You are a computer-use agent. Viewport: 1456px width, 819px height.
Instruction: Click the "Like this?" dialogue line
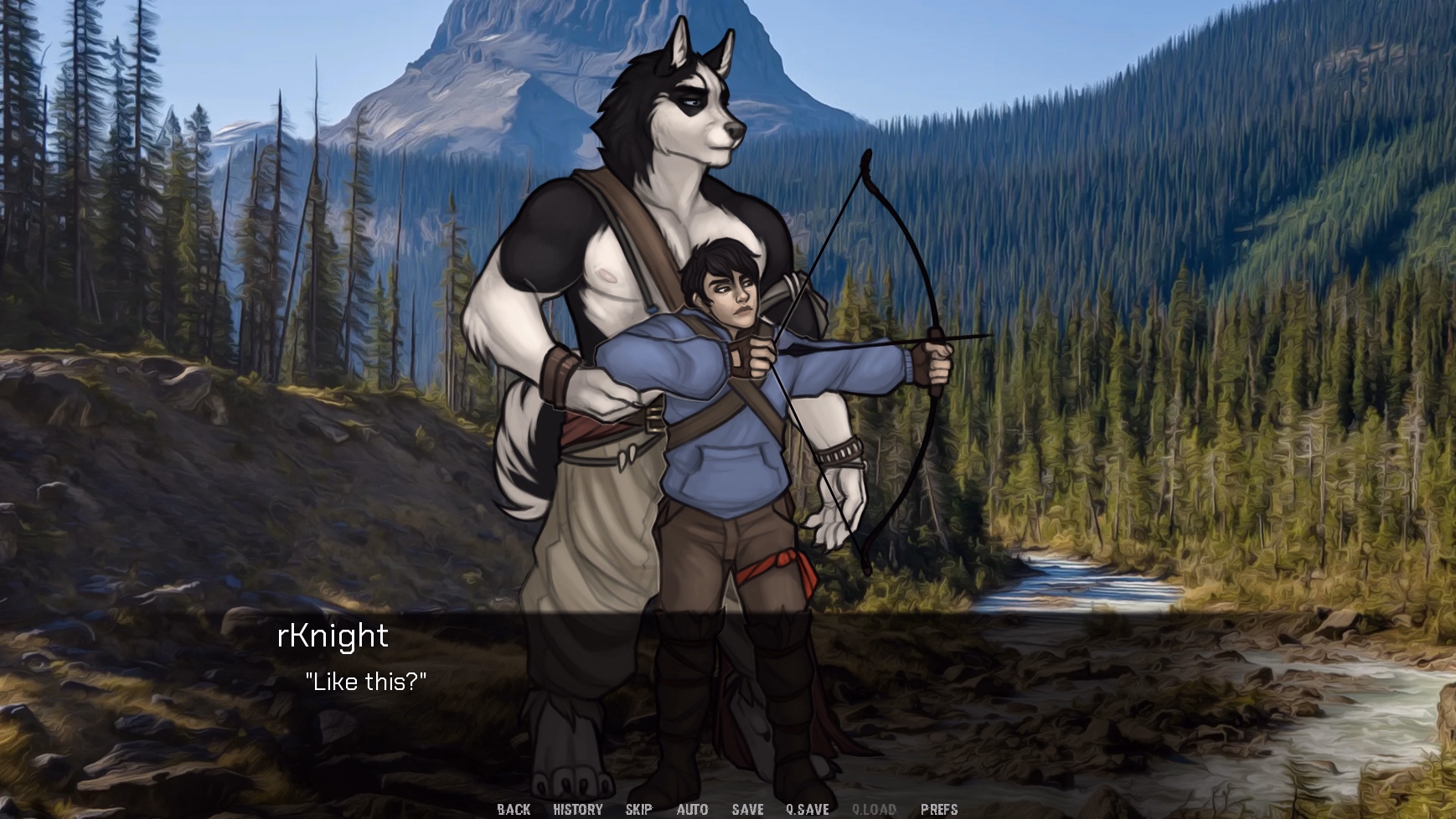369,682
